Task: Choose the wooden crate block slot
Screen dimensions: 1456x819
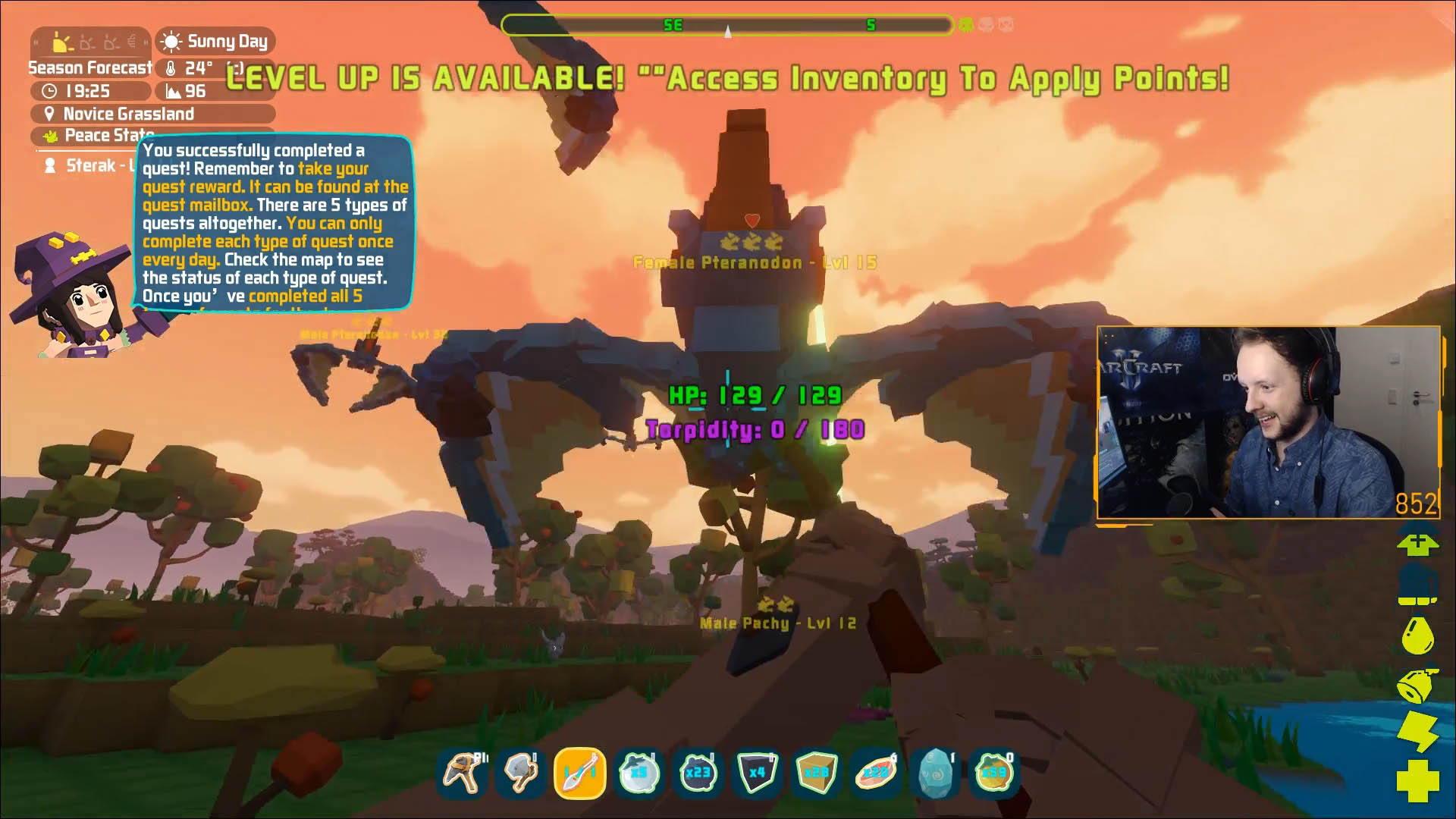Action: point(816,773)
